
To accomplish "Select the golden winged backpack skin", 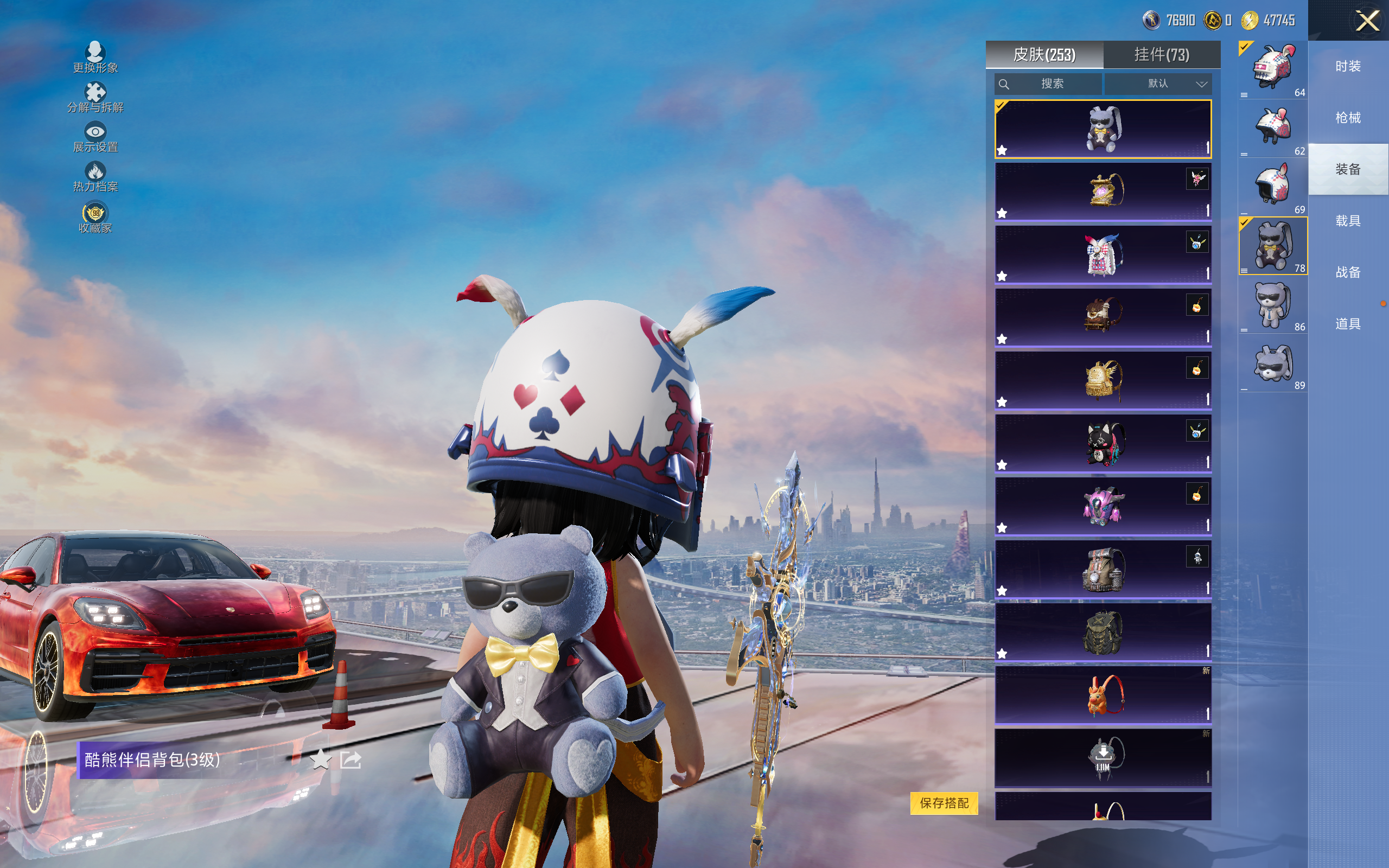I will 1103,380.
